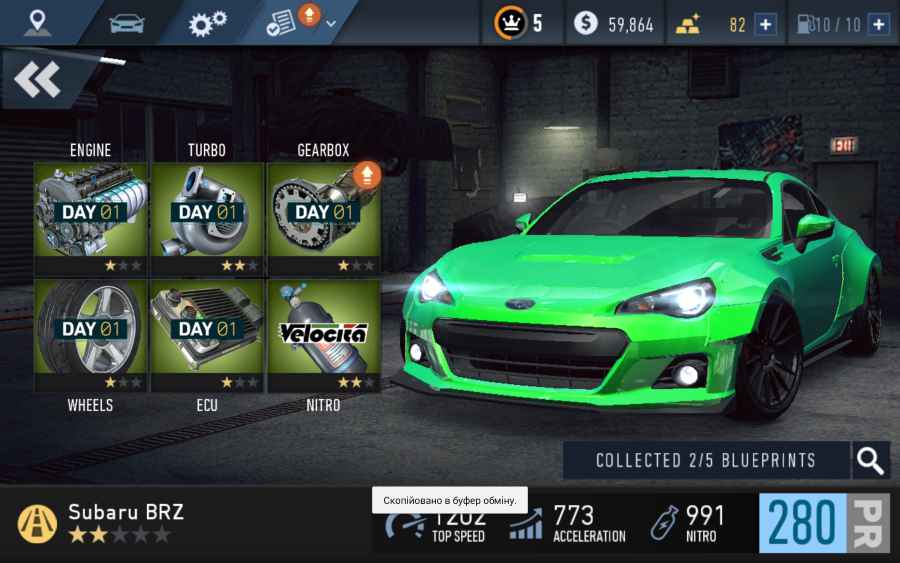This screenshot has height=563, width=900.
Task: Click the Subaru BRZ manufacturer badge
Action: pos(38,523)
